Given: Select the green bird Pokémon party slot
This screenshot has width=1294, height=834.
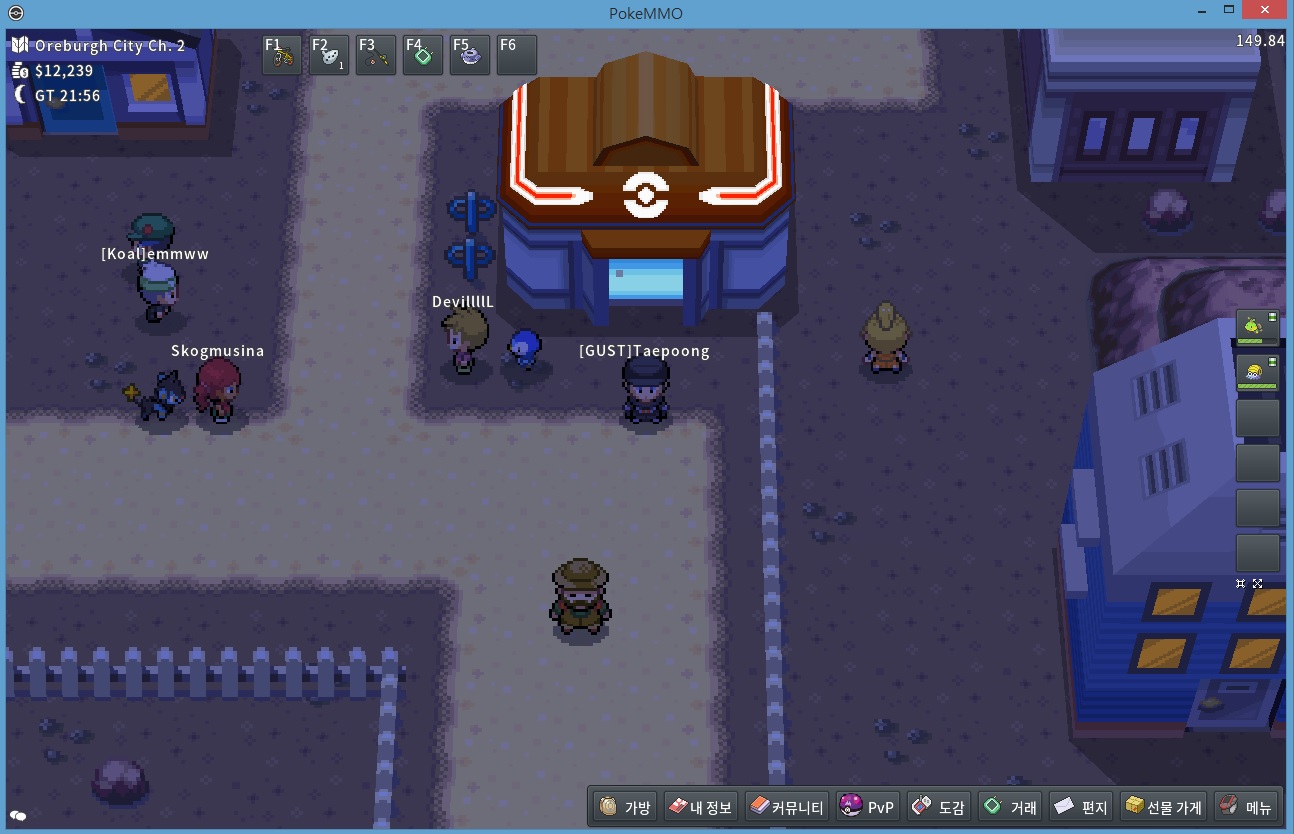Looking at the screenshot, I should 1257,327.
